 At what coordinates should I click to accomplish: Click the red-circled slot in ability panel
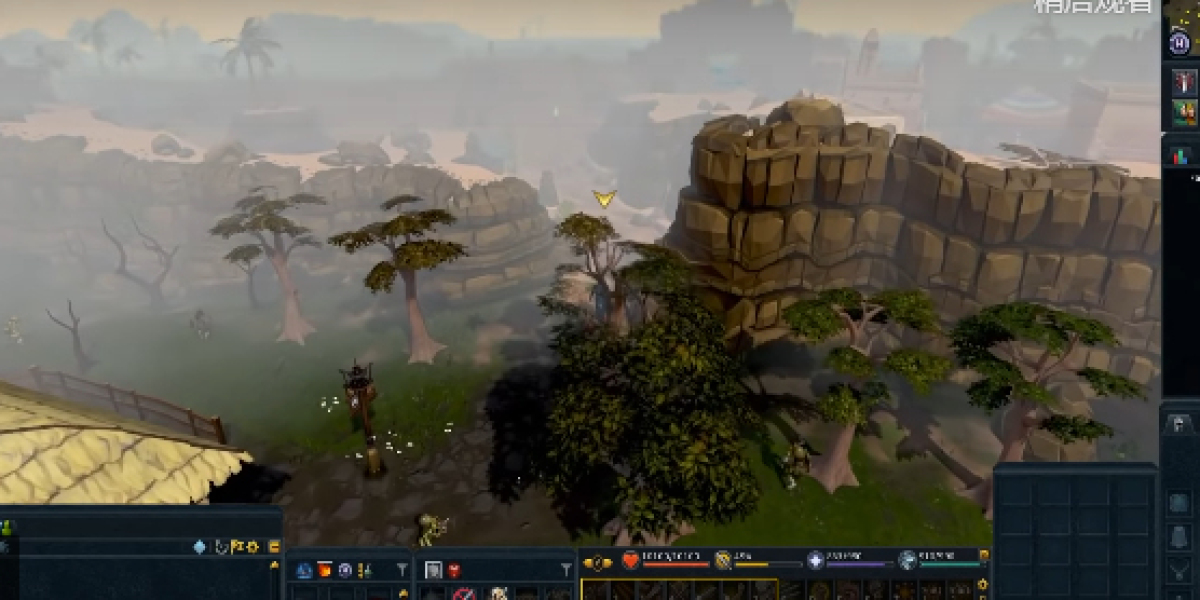[463, 594]
